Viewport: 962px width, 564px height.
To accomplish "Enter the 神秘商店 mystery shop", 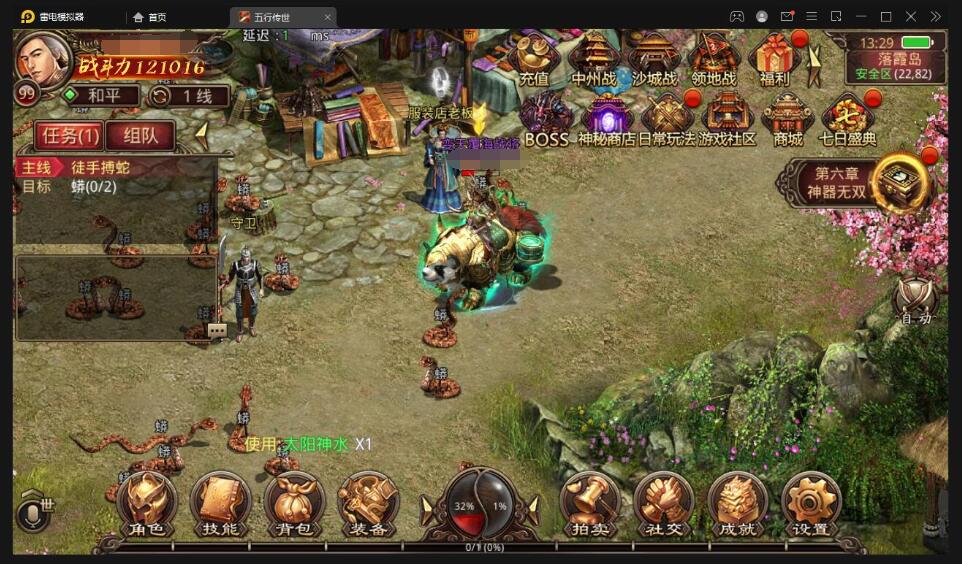I will [x=607, y=118].
